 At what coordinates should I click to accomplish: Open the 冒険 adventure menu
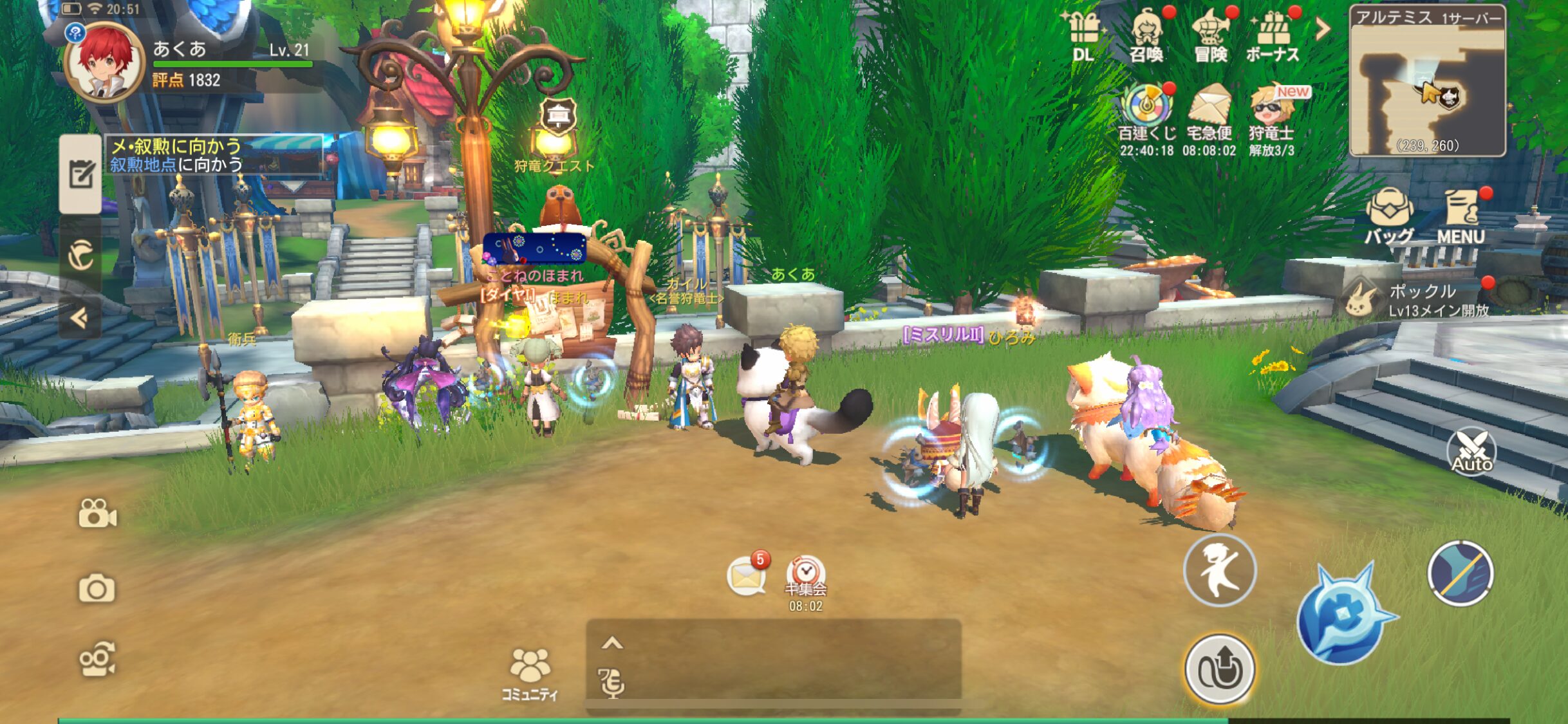coord(1210,36)
